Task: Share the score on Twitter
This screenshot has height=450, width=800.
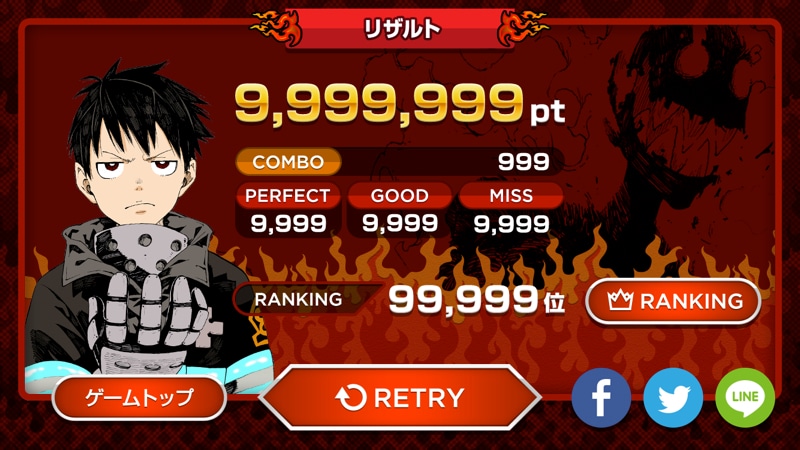Action: tap(673, 398)
